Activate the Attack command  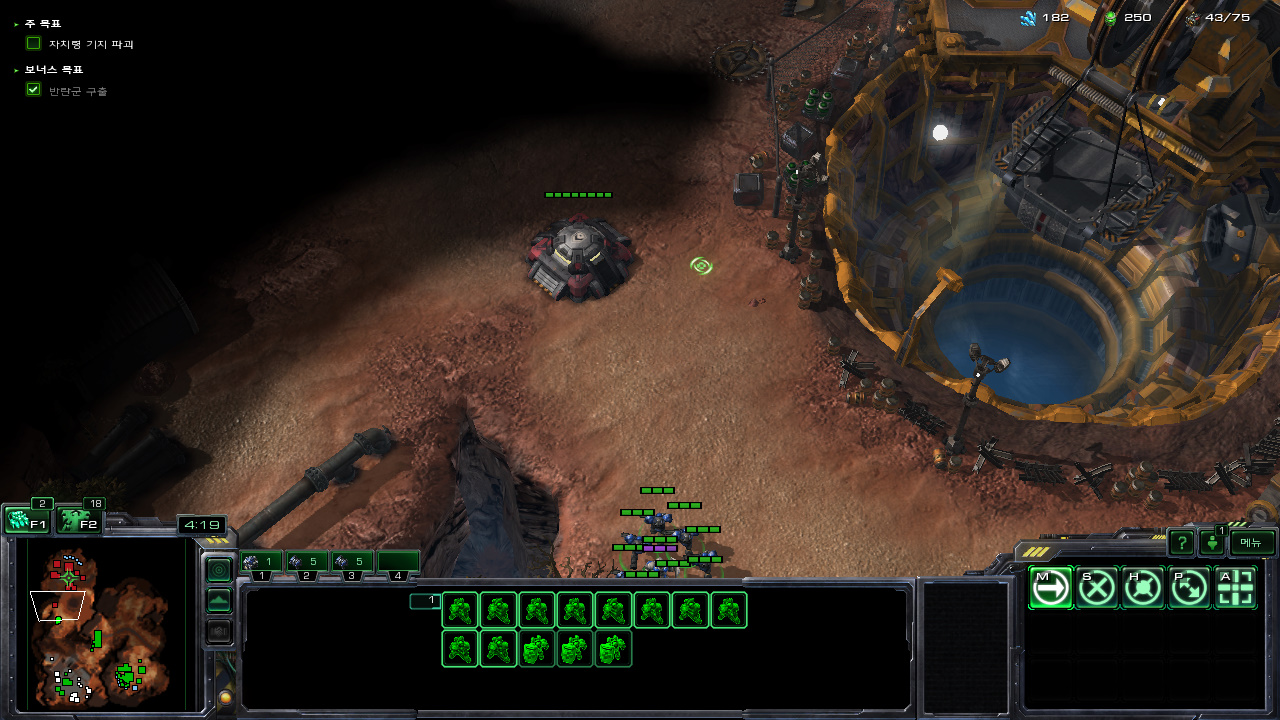(1235, 588)
